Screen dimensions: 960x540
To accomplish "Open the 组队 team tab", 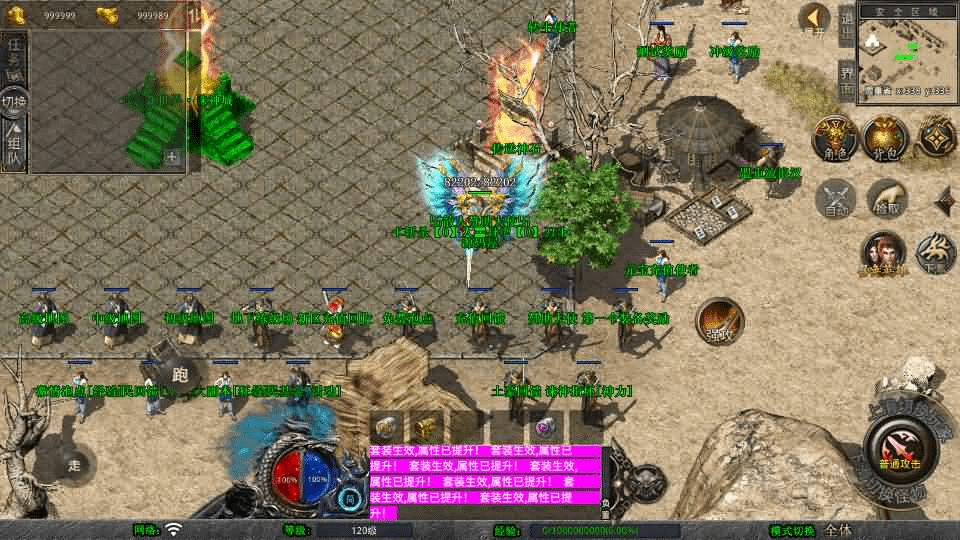I will (x=16, y=146).
